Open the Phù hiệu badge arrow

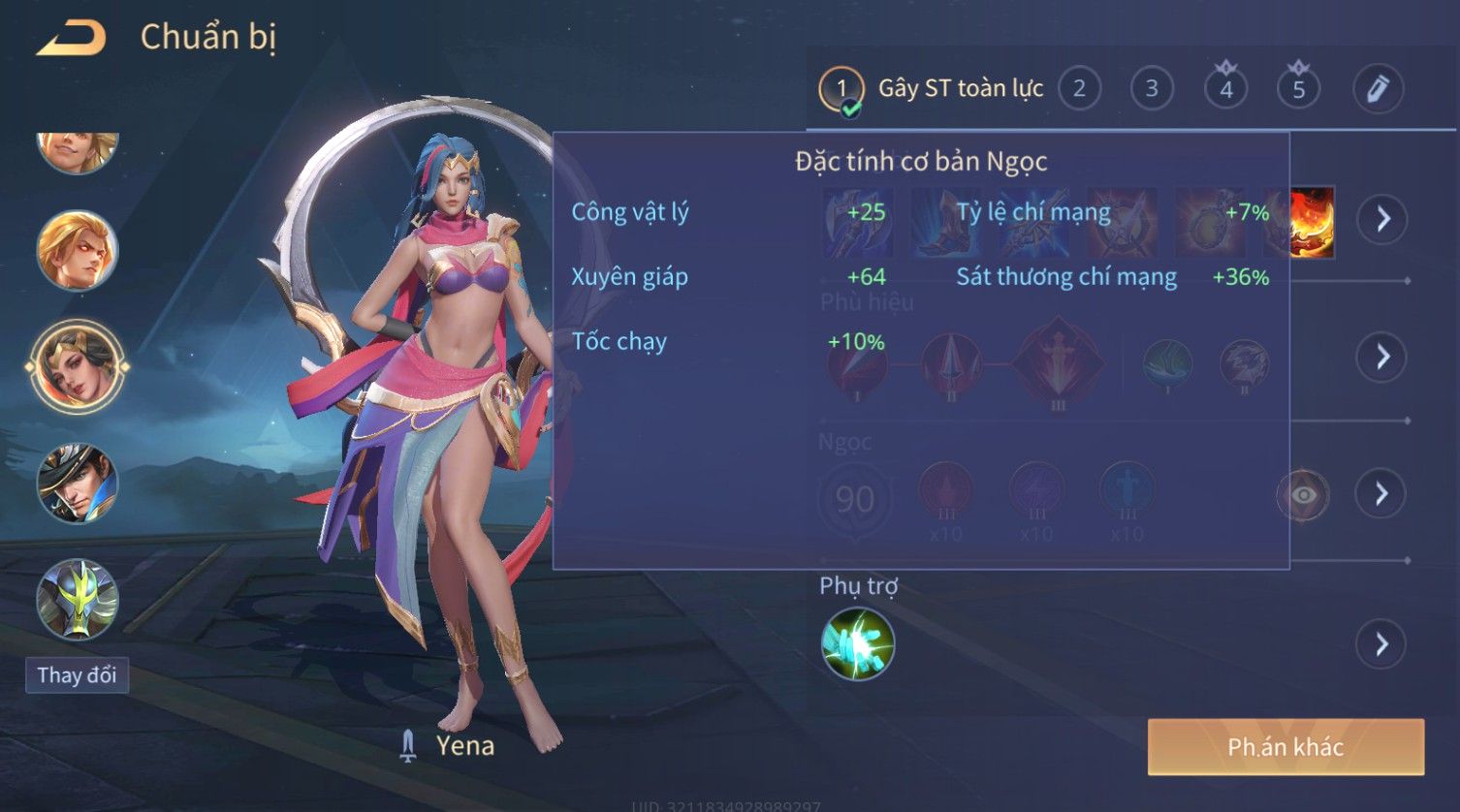1381,357
